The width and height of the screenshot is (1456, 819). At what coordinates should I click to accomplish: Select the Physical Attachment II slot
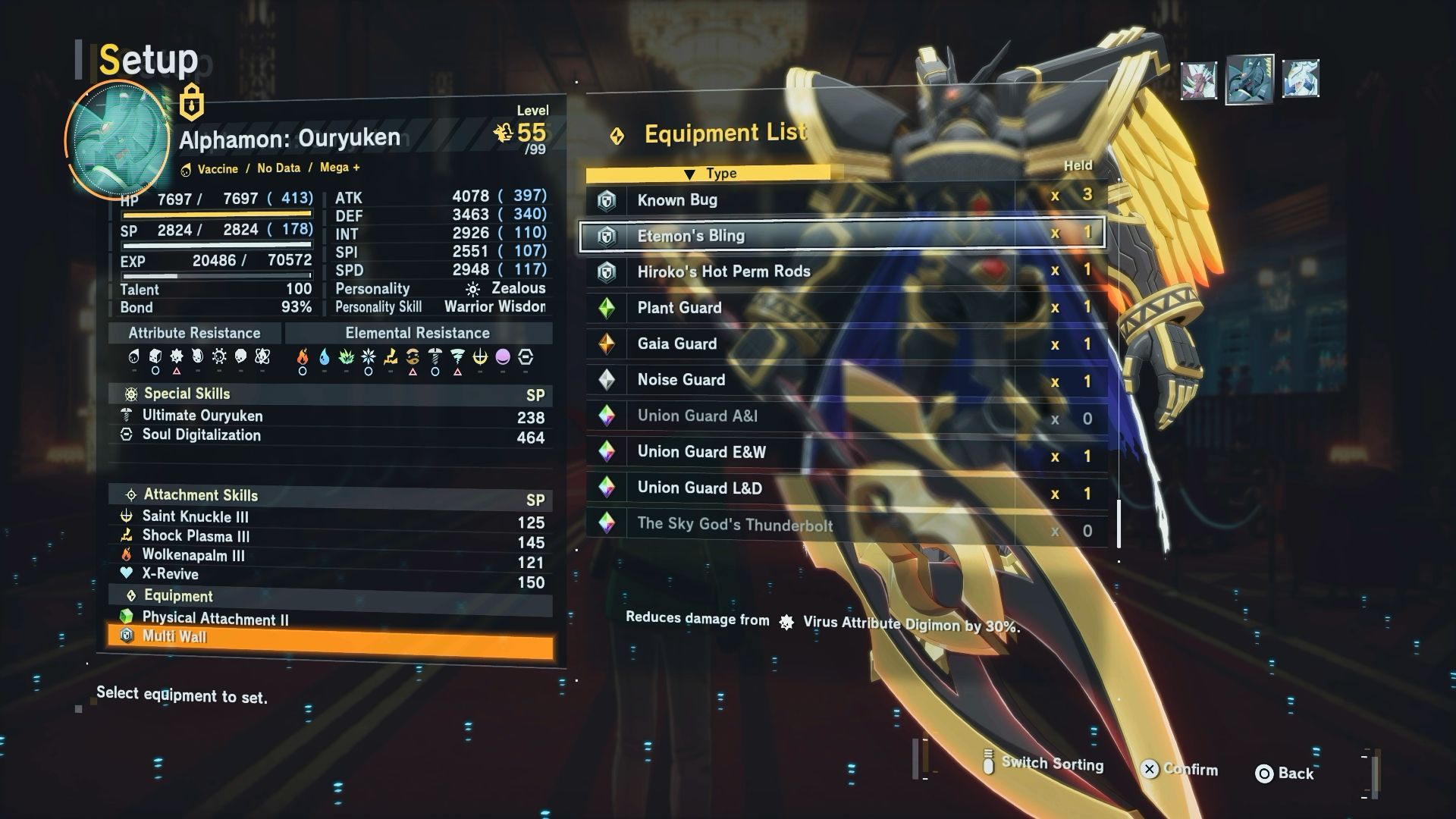pyautogui.click(x=331, y=619)
